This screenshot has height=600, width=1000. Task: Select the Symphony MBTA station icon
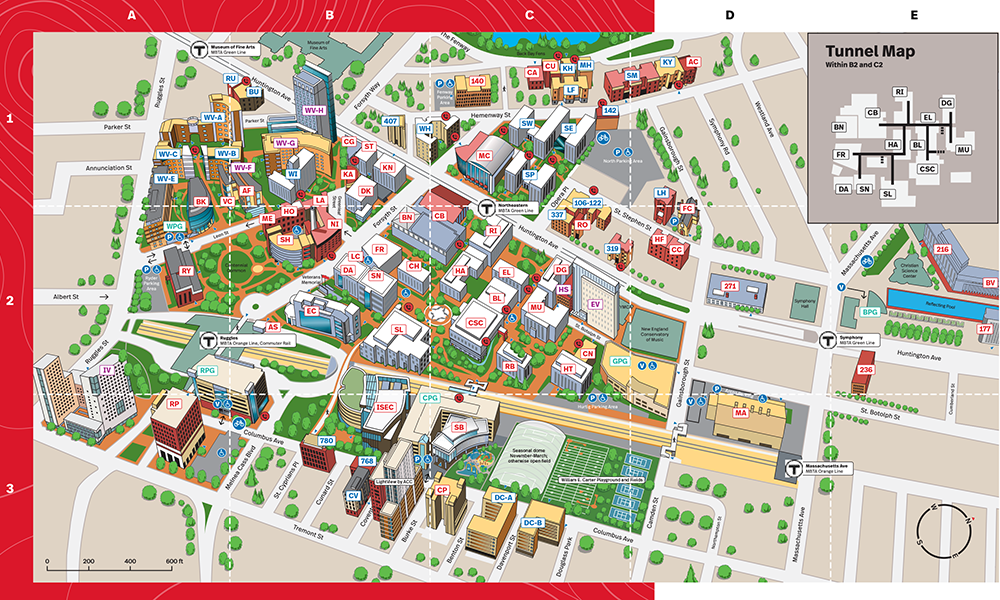click(x=827, y=340)
